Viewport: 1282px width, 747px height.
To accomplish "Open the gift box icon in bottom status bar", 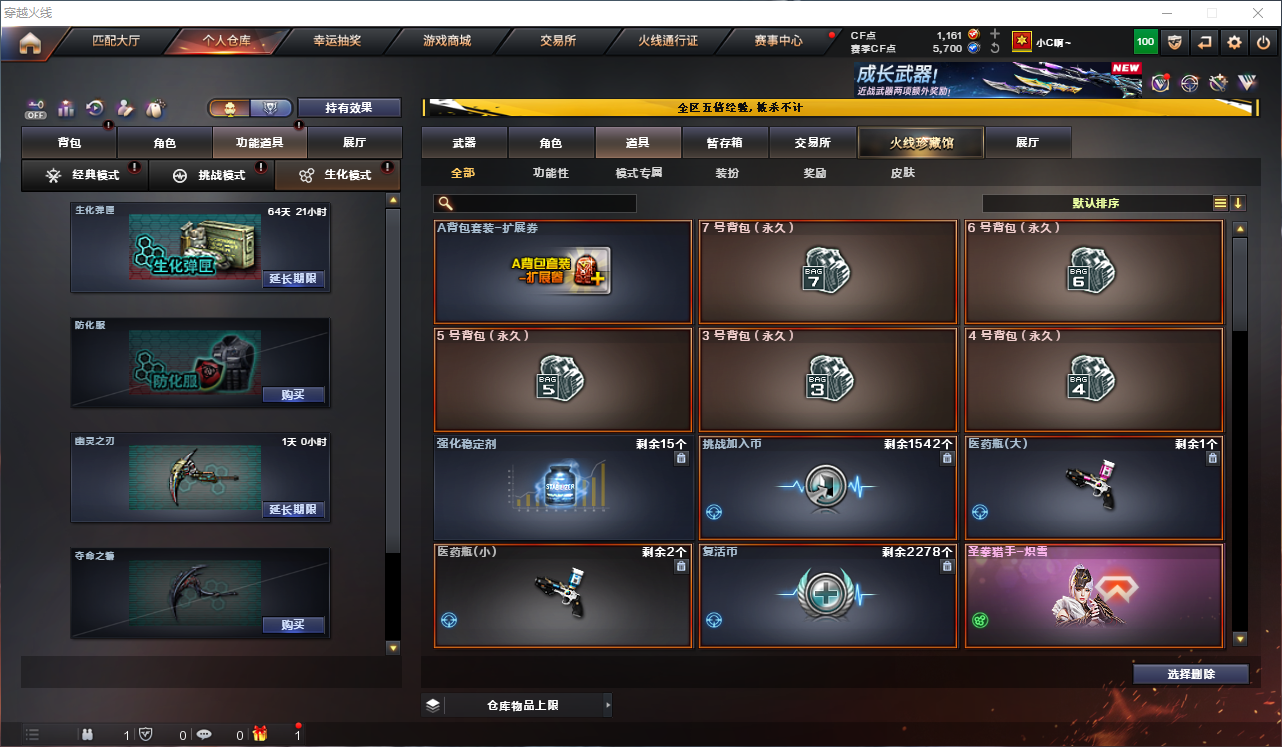I will point(261,734).
